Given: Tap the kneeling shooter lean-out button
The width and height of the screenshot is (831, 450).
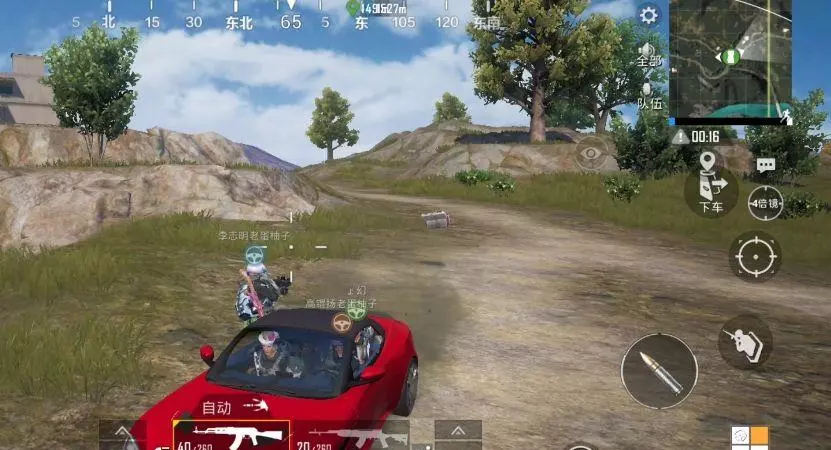Looking at the screenshot, I should (745, 342).
